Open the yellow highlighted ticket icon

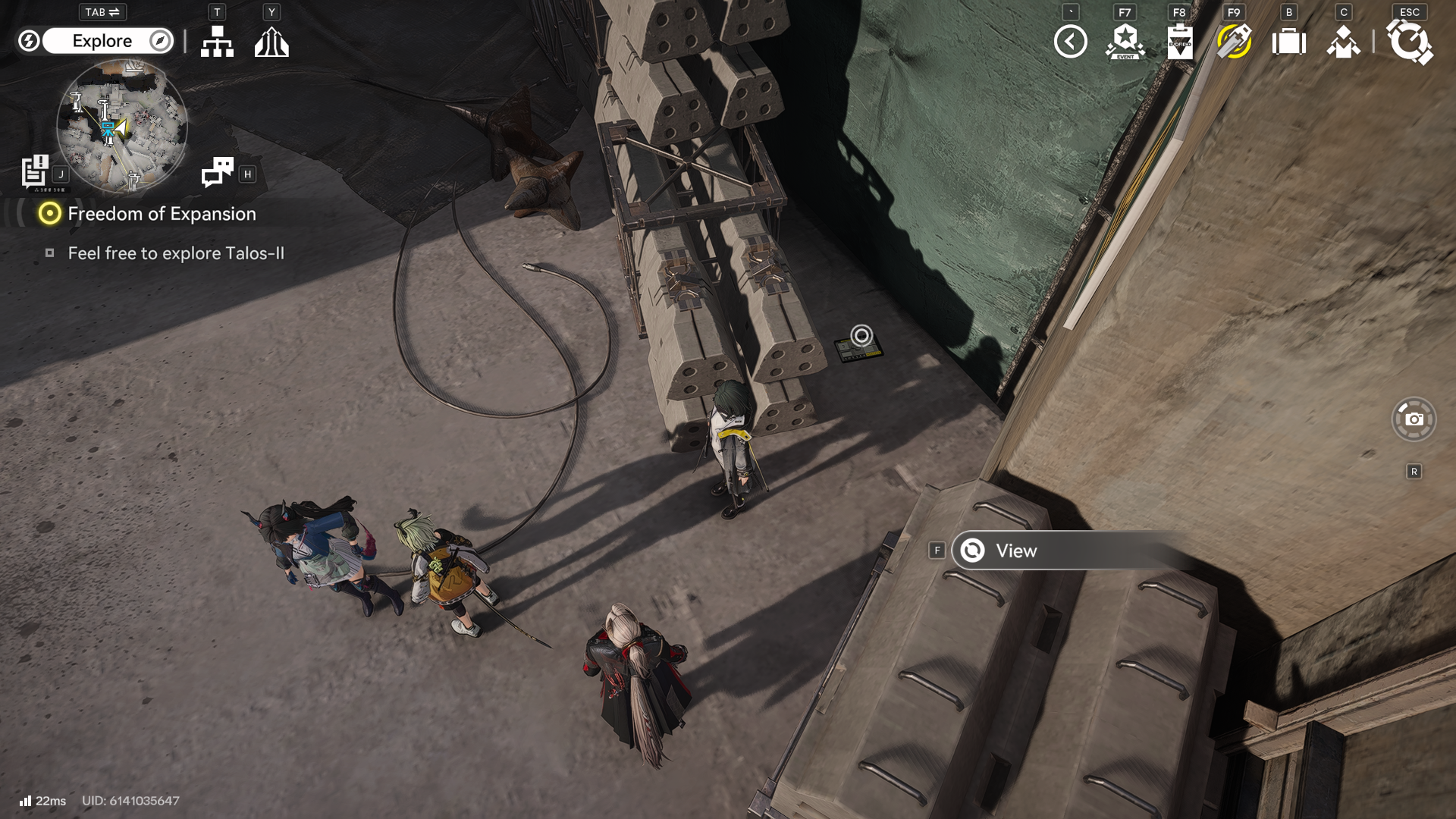tap(1234, 42)
